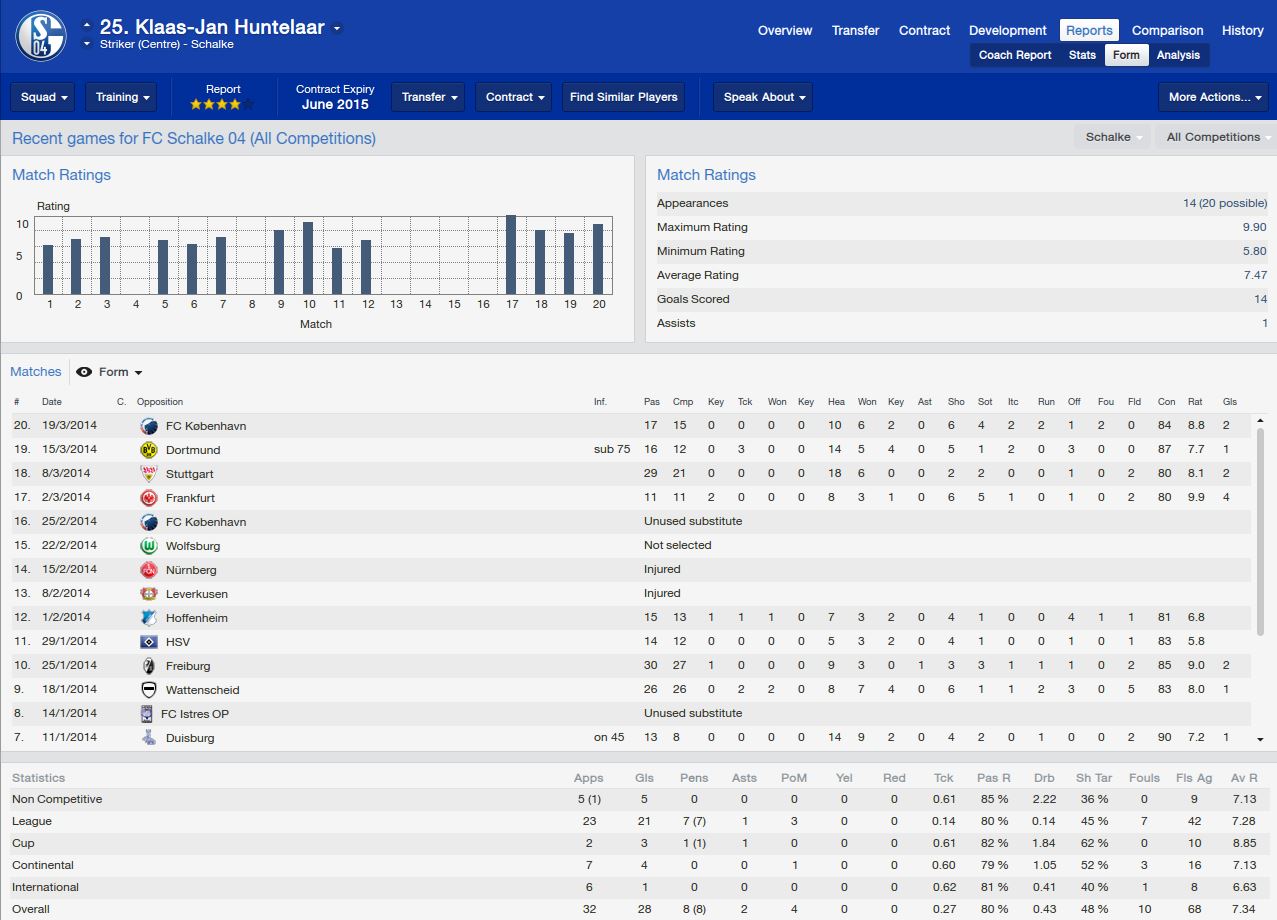Switch to the Transfer tab
1277x920 pixels.
(855, 30)
